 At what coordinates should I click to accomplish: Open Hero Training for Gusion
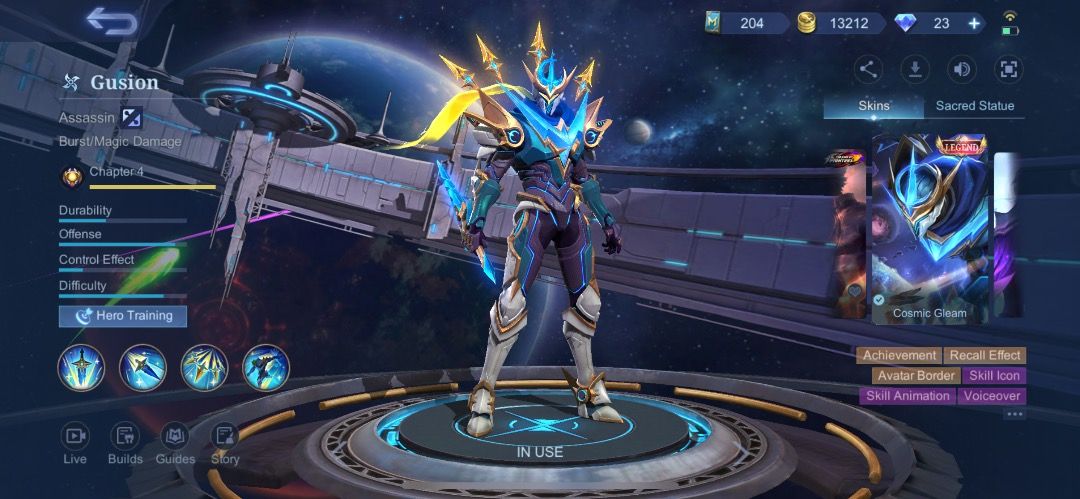[x=123, y=316]
